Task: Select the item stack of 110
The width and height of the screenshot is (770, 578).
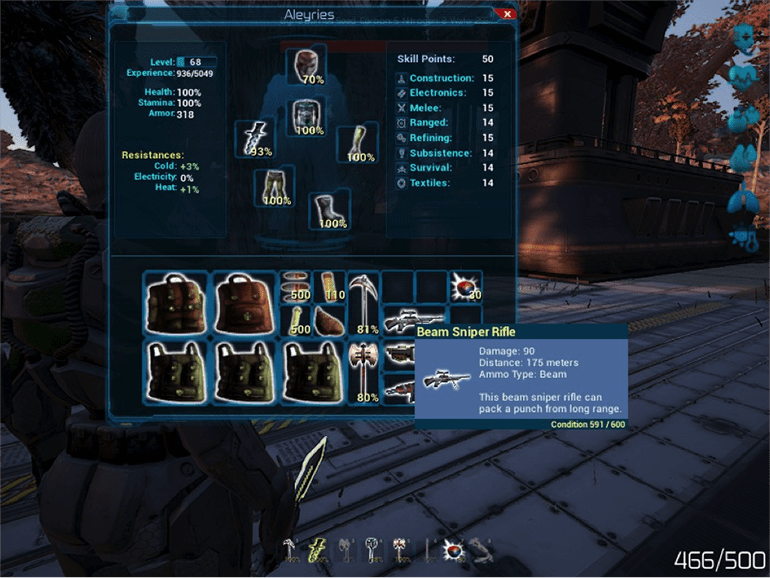Action: coord(329,286)
